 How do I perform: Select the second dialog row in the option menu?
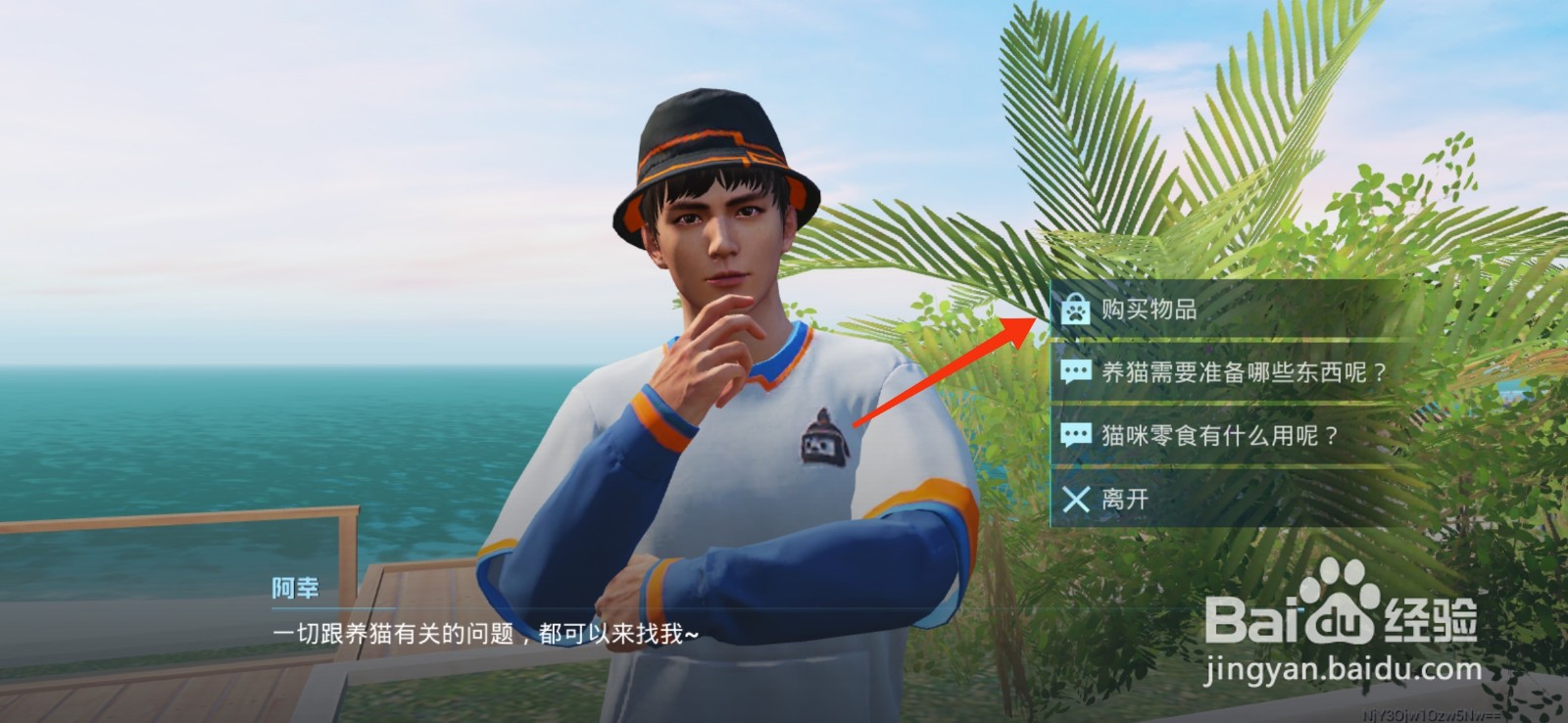[1225, 373]
